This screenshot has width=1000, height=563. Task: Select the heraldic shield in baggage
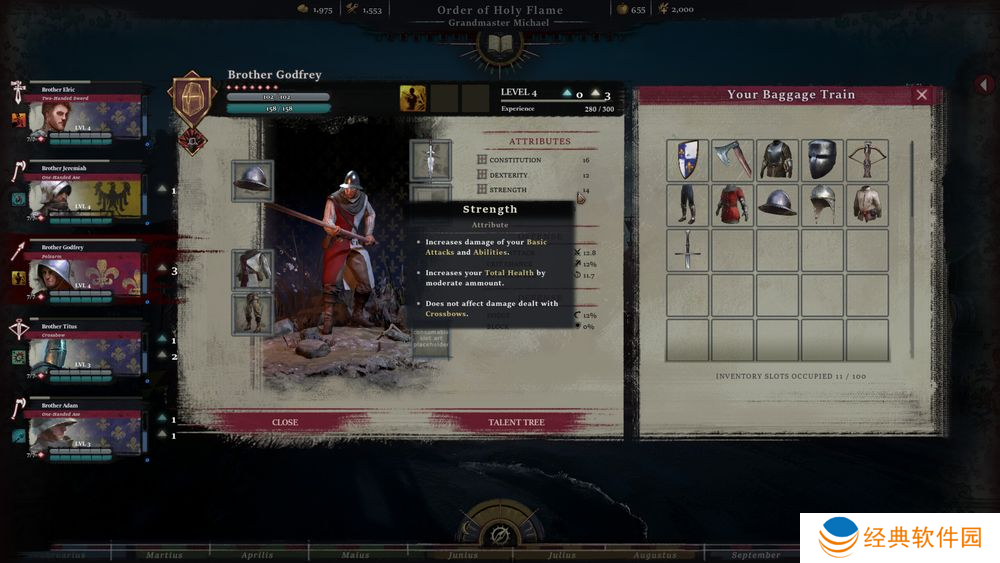click(x=687, y=160)
